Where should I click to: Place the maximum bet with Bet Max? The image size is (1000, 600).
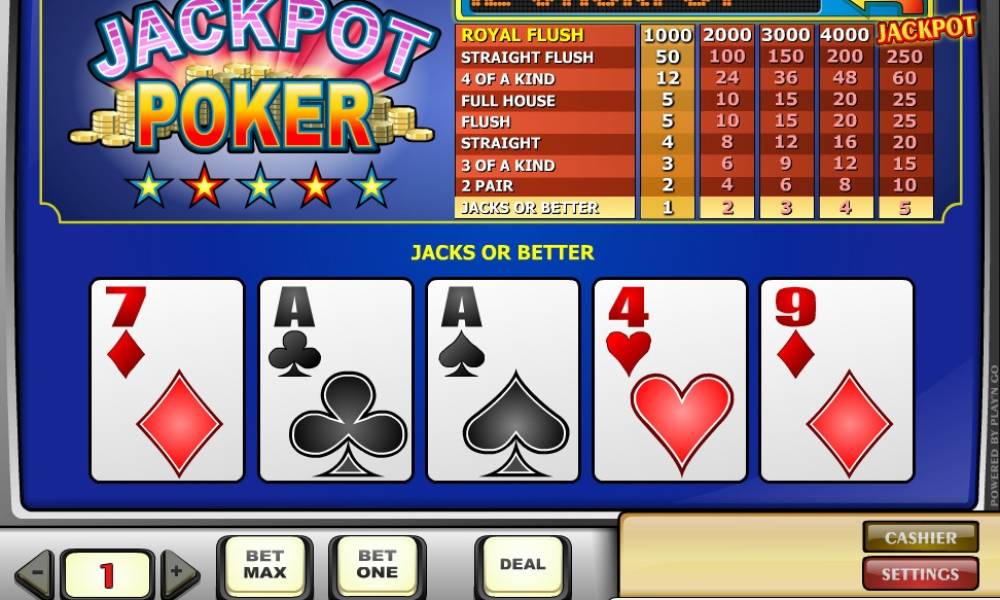point(264,565)
